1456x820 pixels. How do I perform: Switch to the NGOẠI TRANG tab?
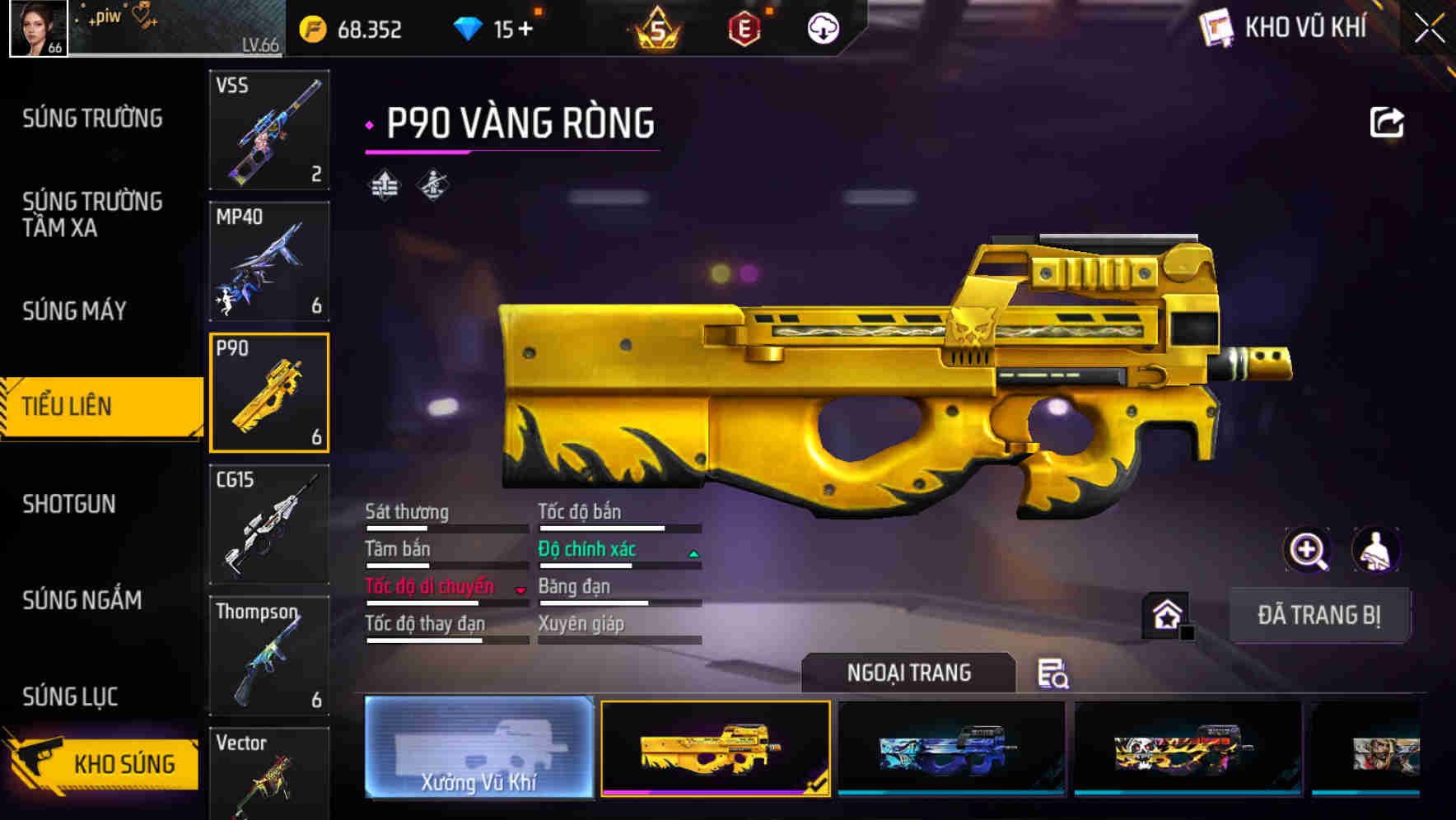pyautogui.click(x=909, y=672)
